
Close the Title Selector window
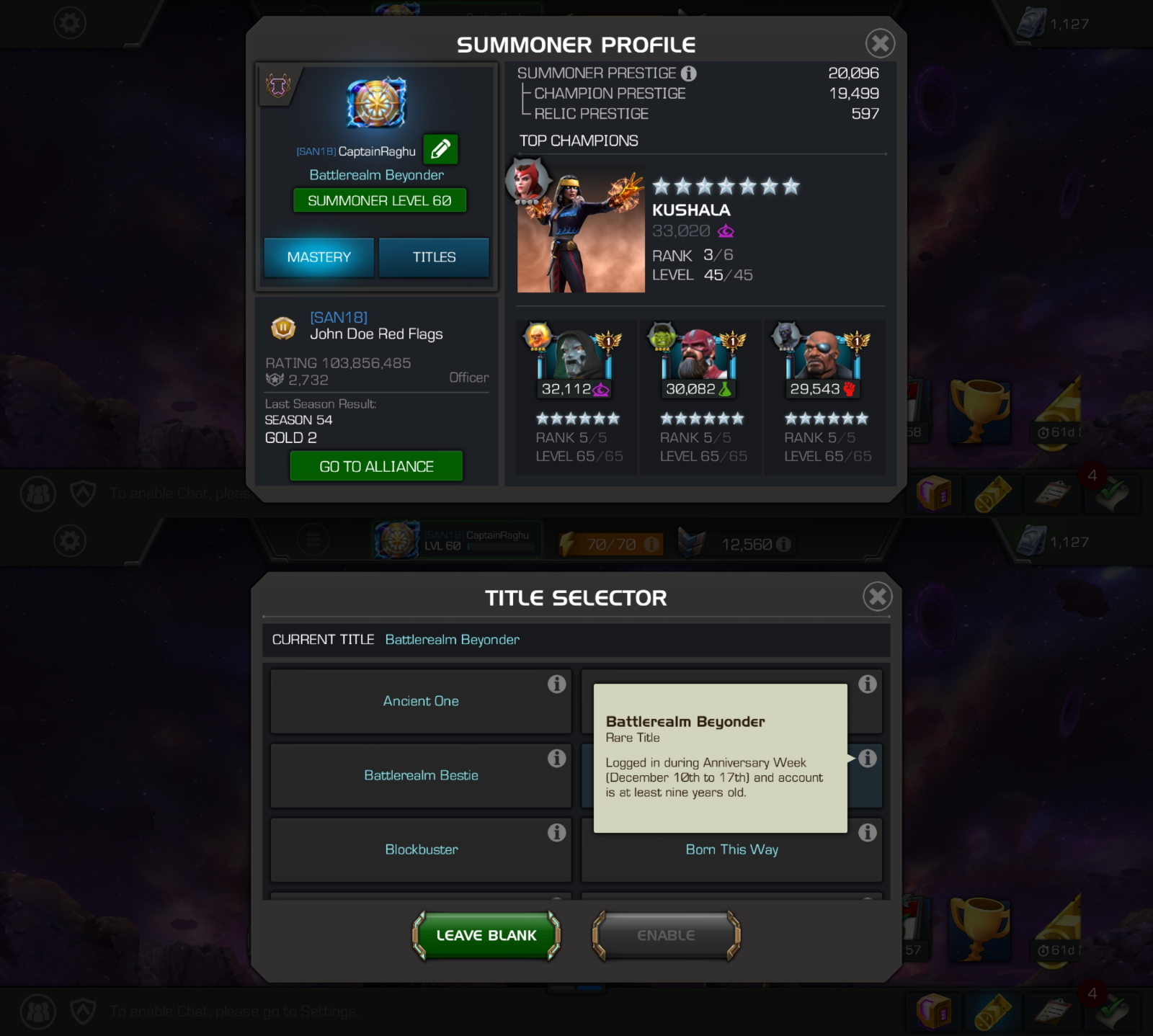pos(877,597)
